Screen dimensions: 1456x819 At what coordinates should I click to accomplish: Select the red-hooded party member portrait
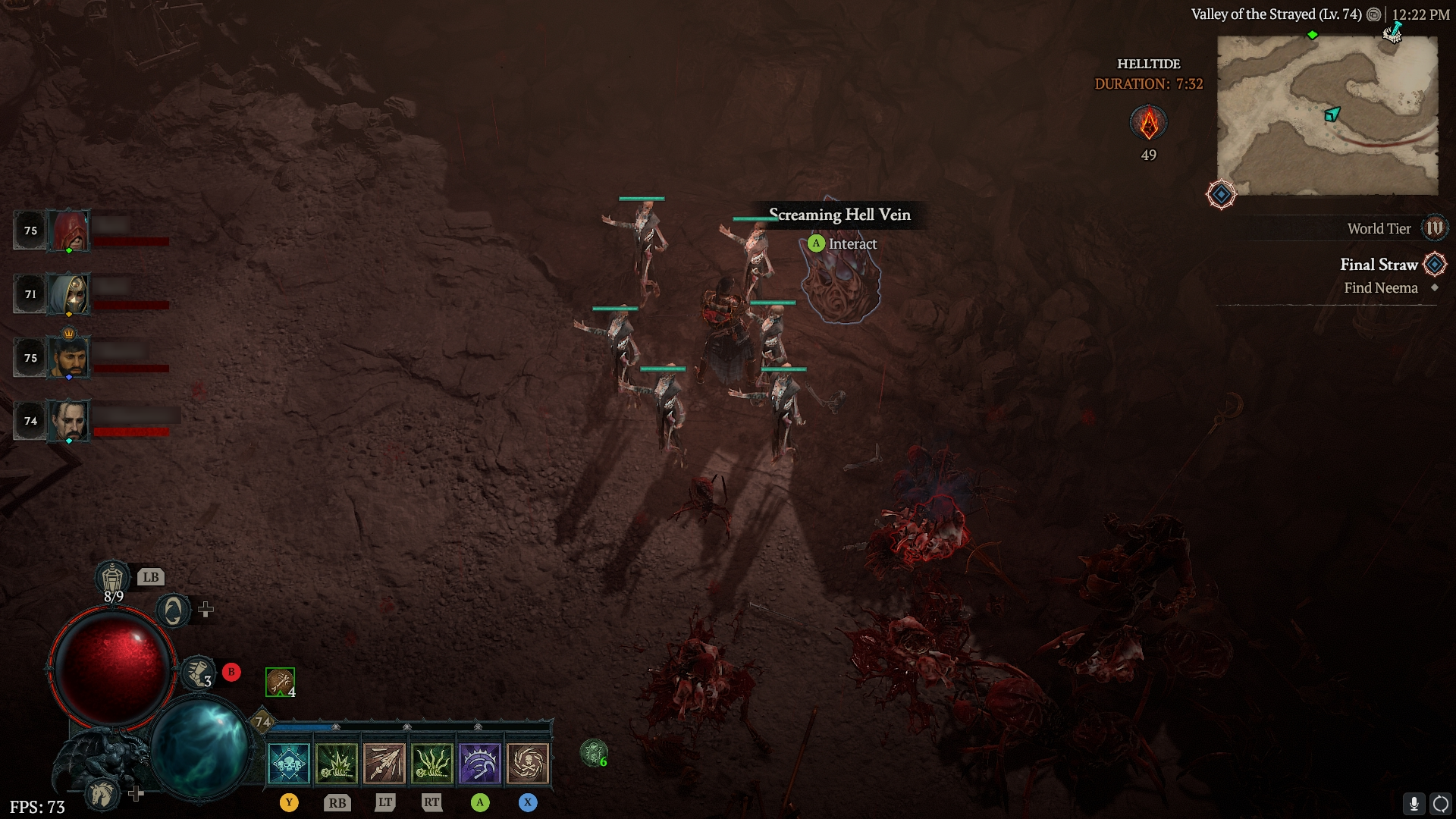point(69,231)
